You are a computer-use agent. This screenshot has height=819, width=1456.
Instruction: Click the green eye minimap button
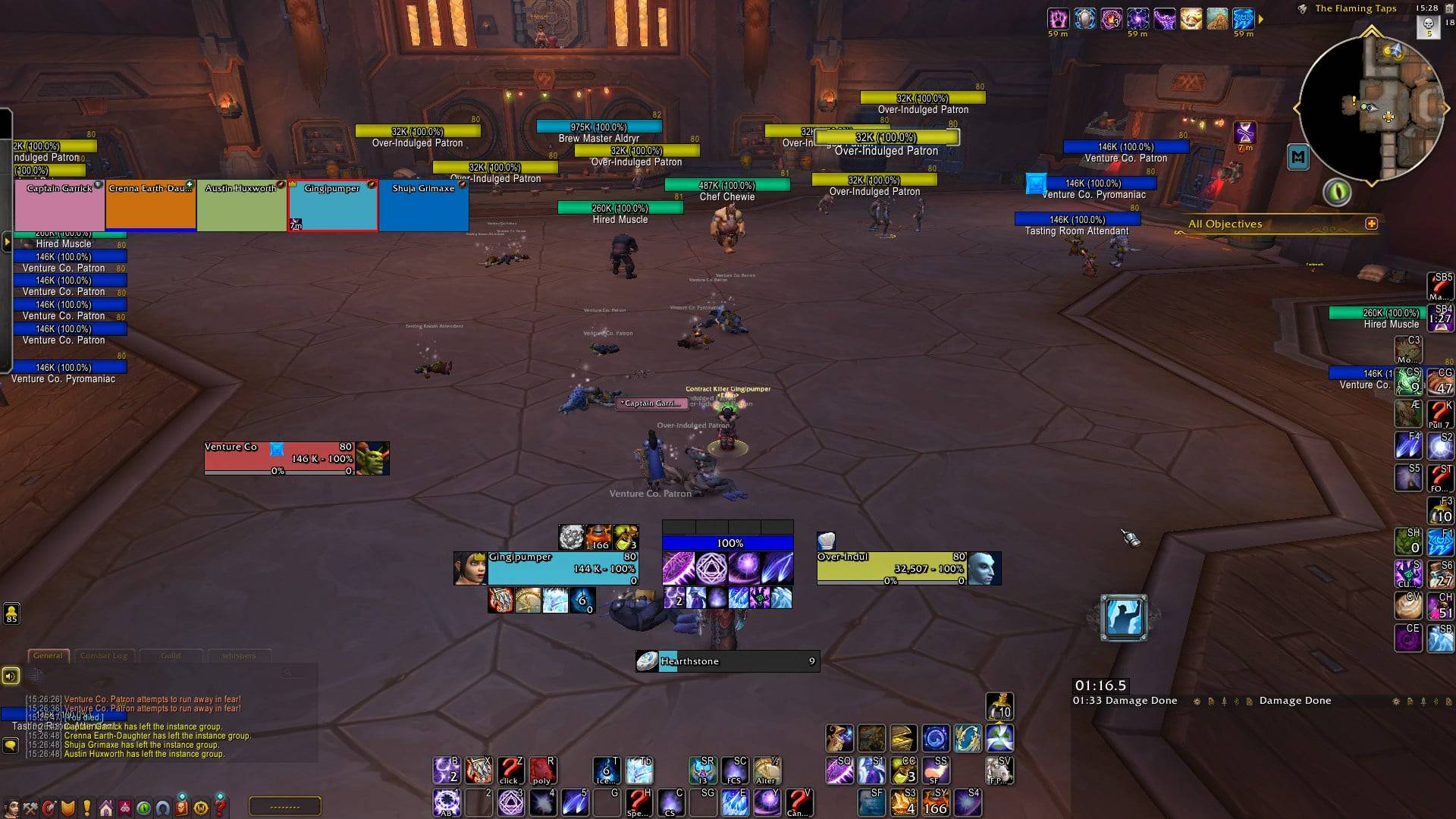tap(1337, 192)
